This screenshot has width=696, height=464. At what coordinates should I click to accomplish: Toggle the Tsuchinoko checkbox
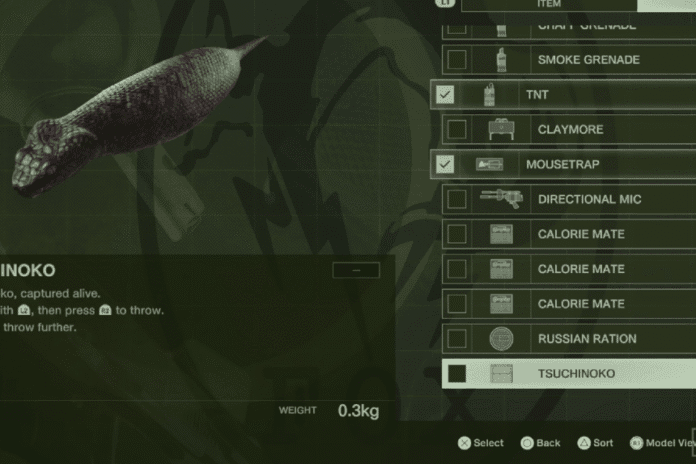[457, 374]
